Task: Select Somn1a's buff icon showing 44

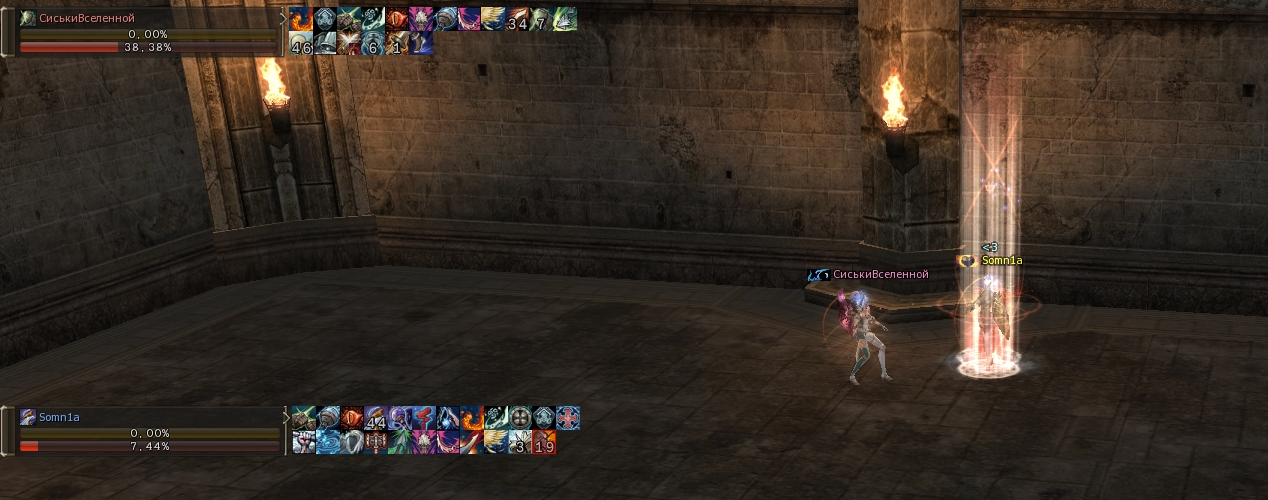Action: [376, 418]
